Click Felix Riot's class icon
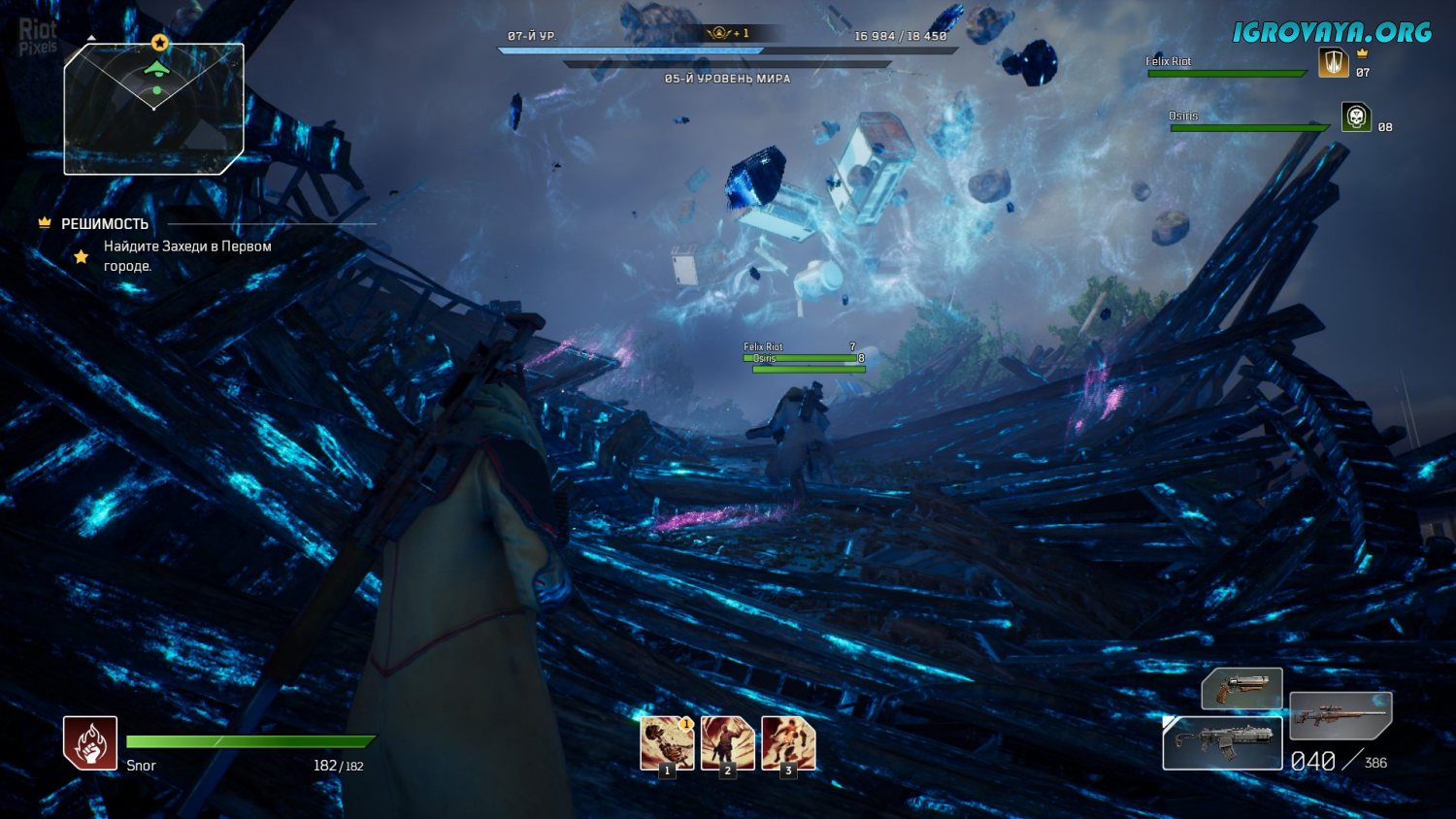Image resolution: width=1456 pixels, height=819 pixels. (1333, 63)
